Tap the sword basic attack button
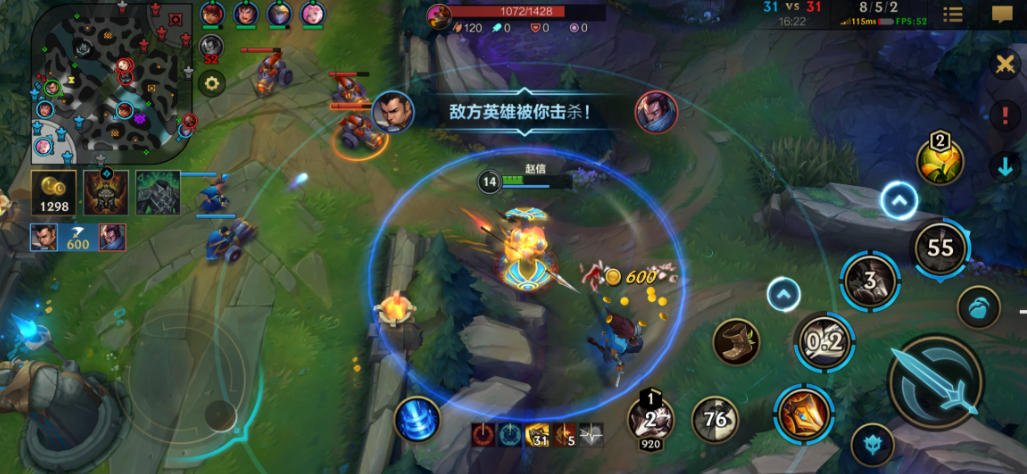The image size is (1027, 474). (x=935, y=381)
